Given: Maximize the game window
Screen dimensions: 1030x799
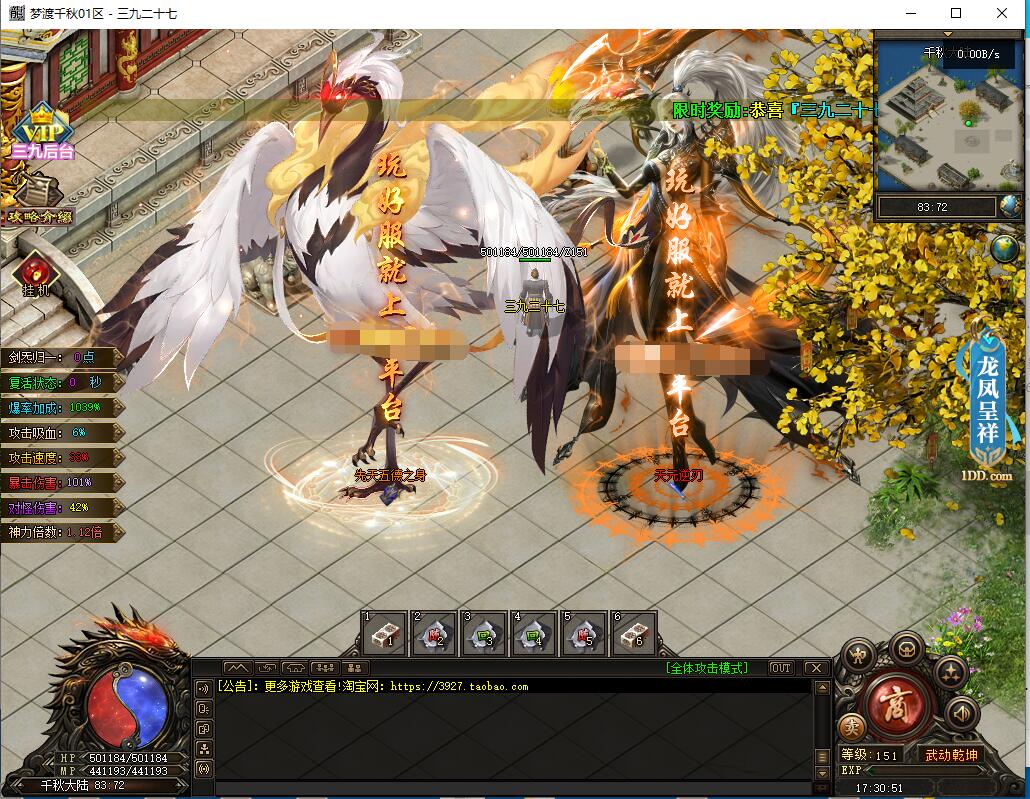Looking at the screenshot, I should click(x=956, y=13).
